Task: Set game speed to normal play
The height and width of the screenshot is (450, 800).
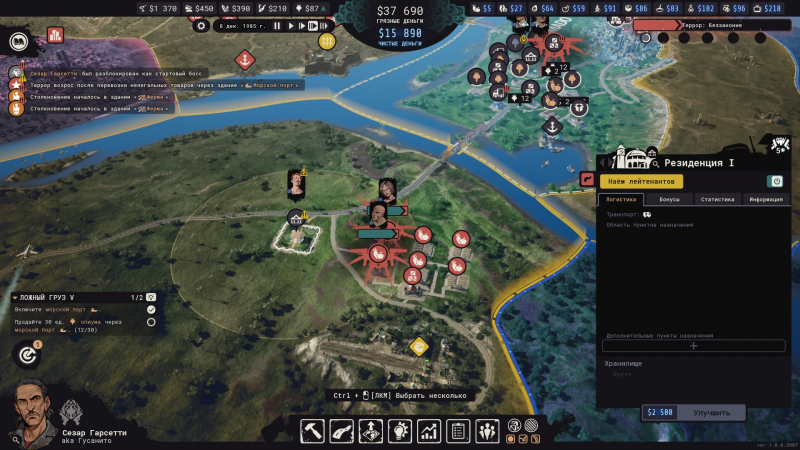Action: (290, 26)
